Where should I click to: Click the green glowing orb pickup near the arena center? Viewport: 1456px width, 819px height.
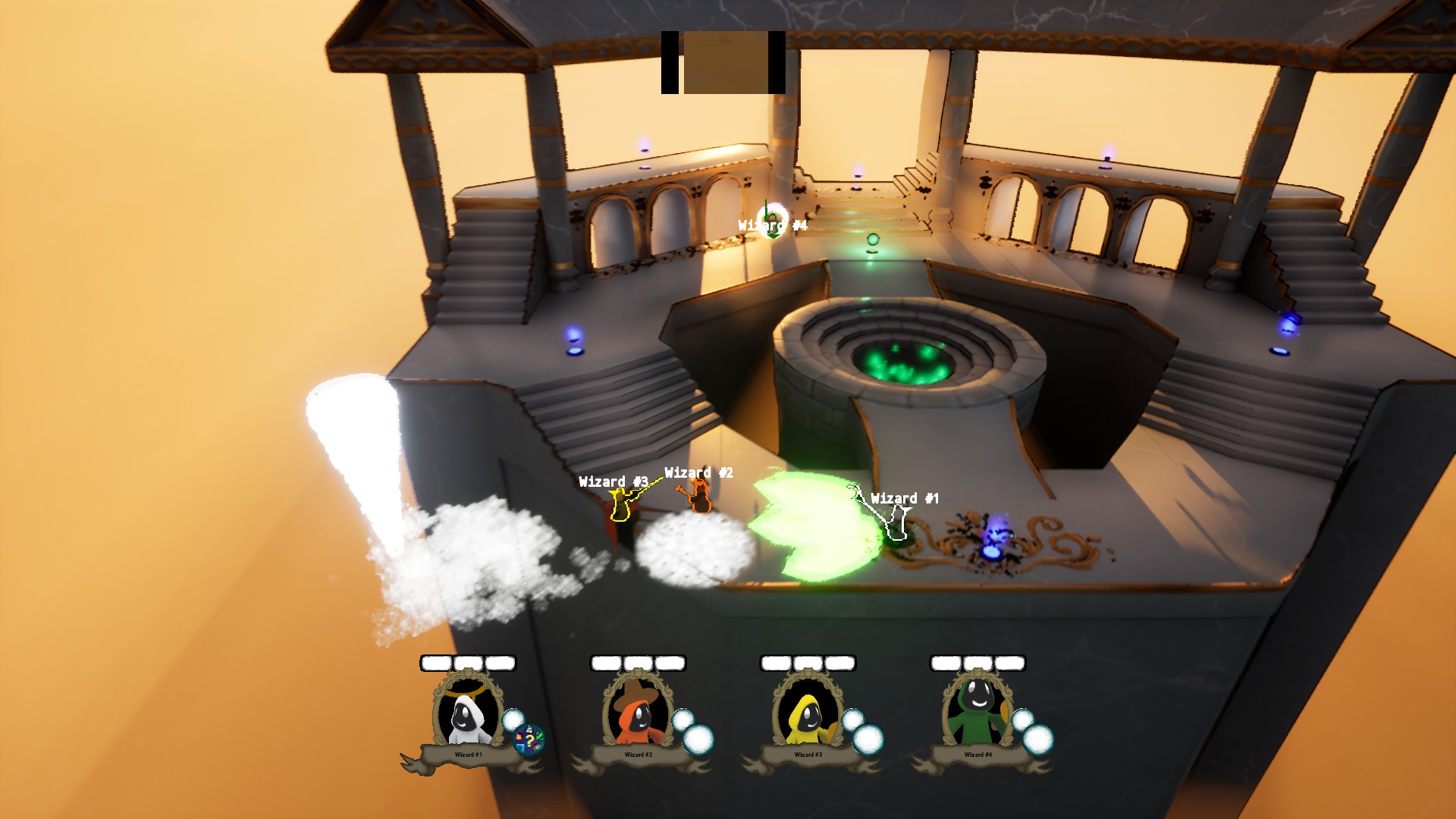(x=874, y=240)
